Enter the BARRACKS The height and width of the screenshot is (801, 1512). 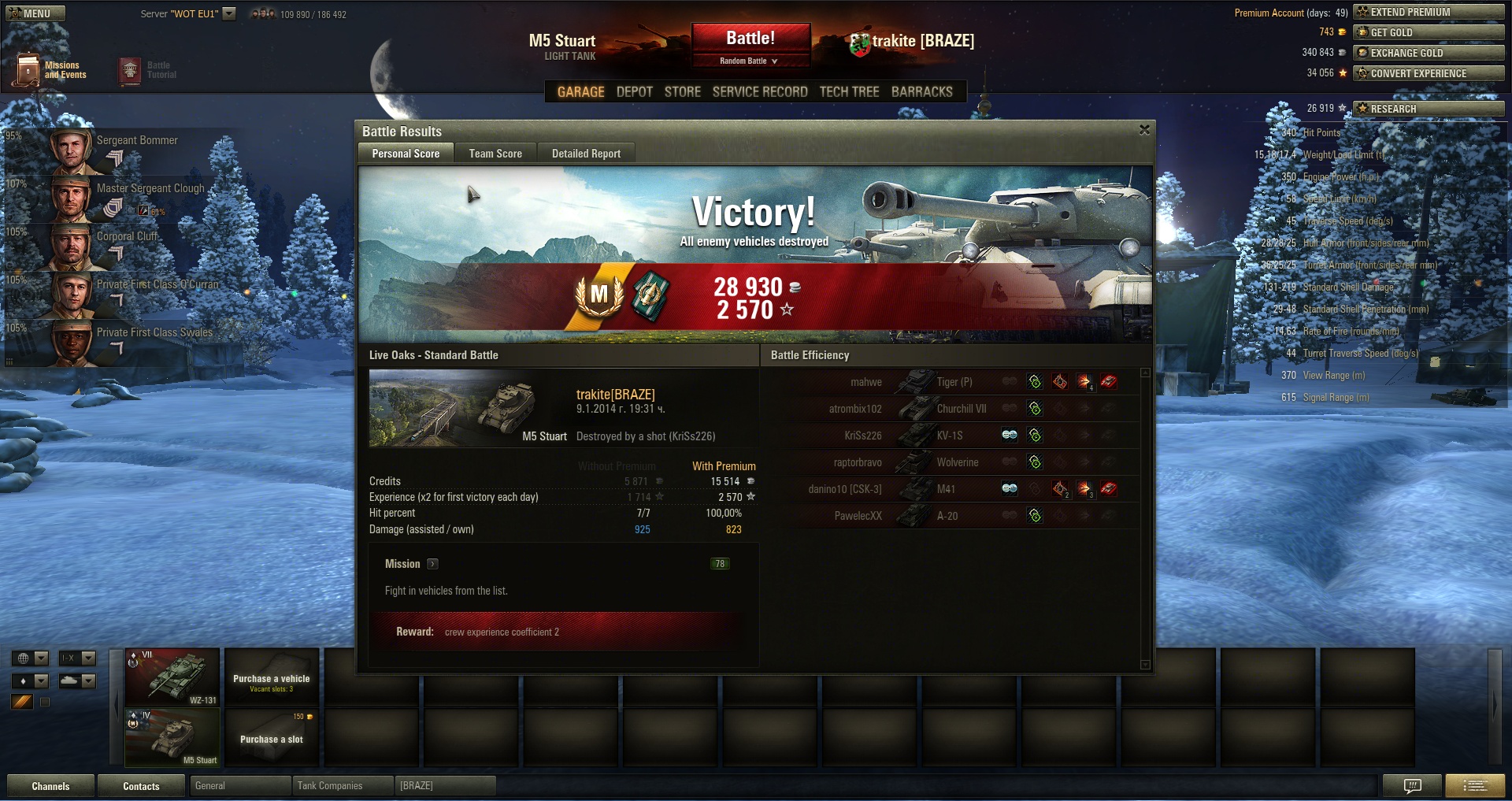(x=921, y=91)
